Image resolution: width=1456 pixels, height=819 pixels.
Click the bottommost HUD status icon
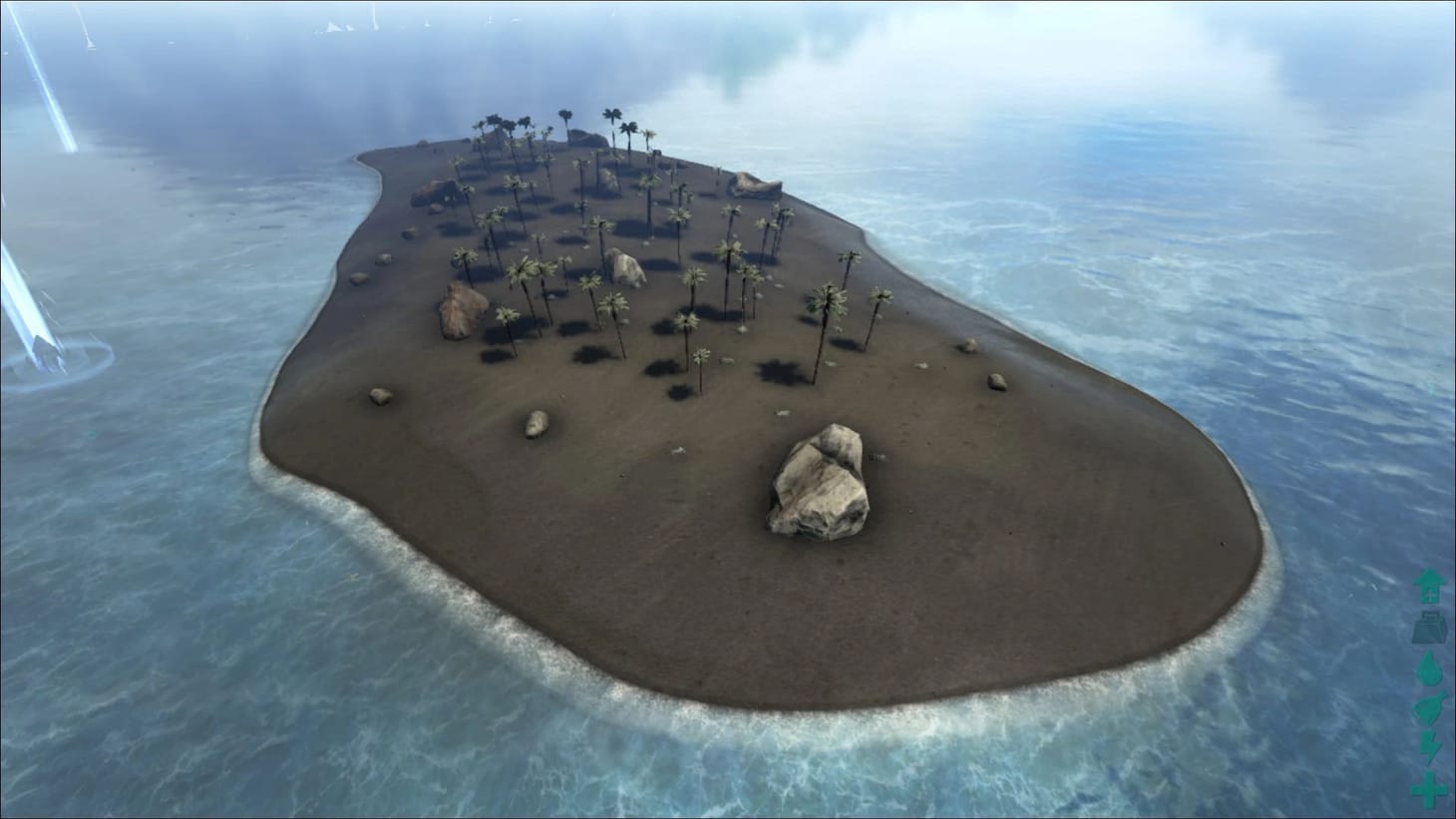[x=1430, y=790]
